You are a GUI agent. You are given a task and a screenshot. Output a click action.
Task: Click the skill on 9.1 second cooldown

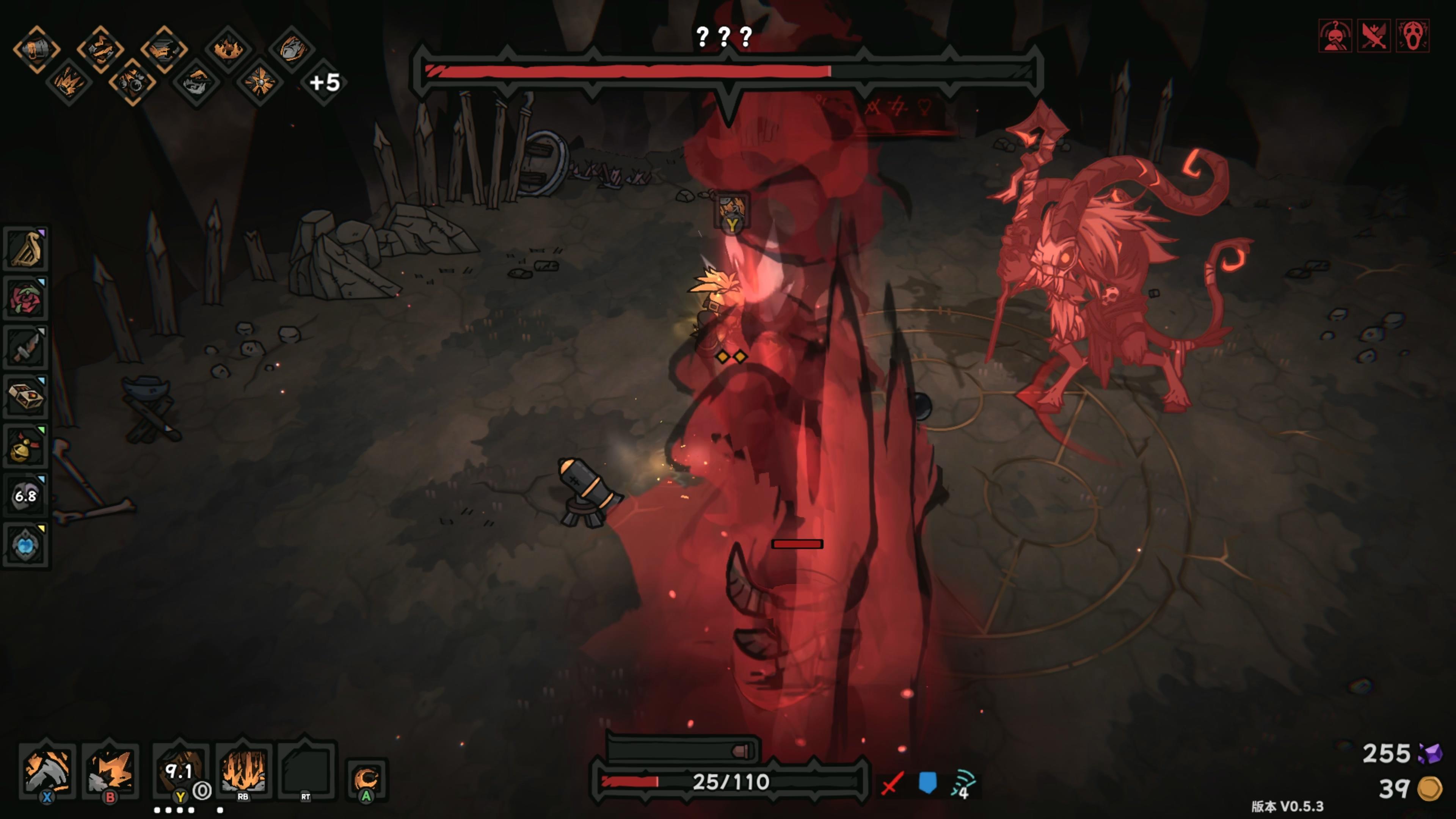click(x=179, y=770)
